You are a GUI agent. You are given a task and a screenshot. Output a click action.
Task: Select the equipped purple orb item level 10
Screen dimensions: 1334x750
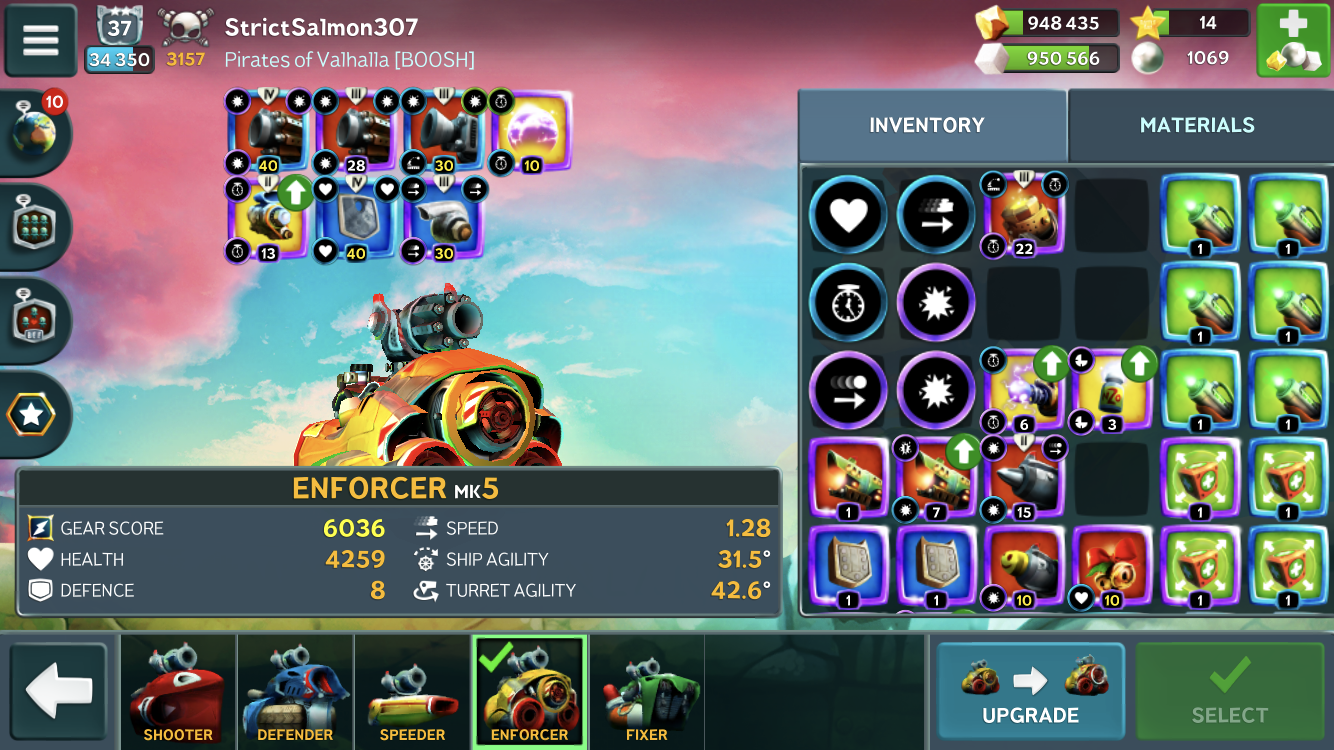tap(532, 132)
